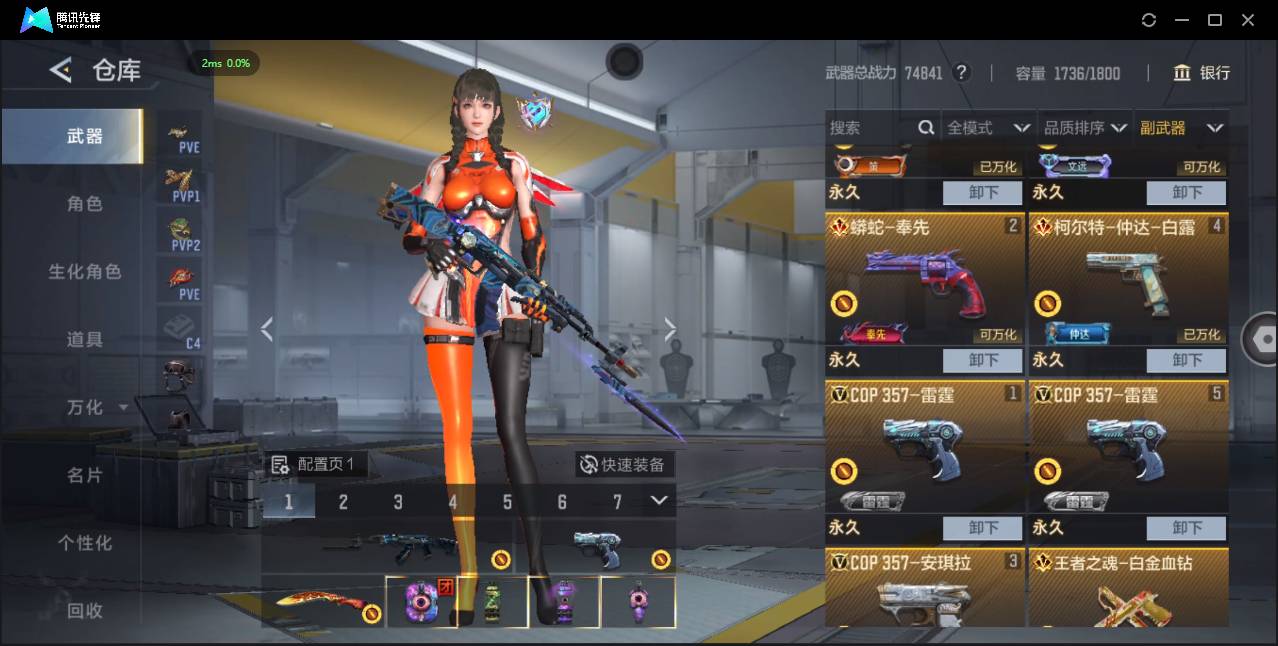Open the 银行 bank

pos(1202,73)
